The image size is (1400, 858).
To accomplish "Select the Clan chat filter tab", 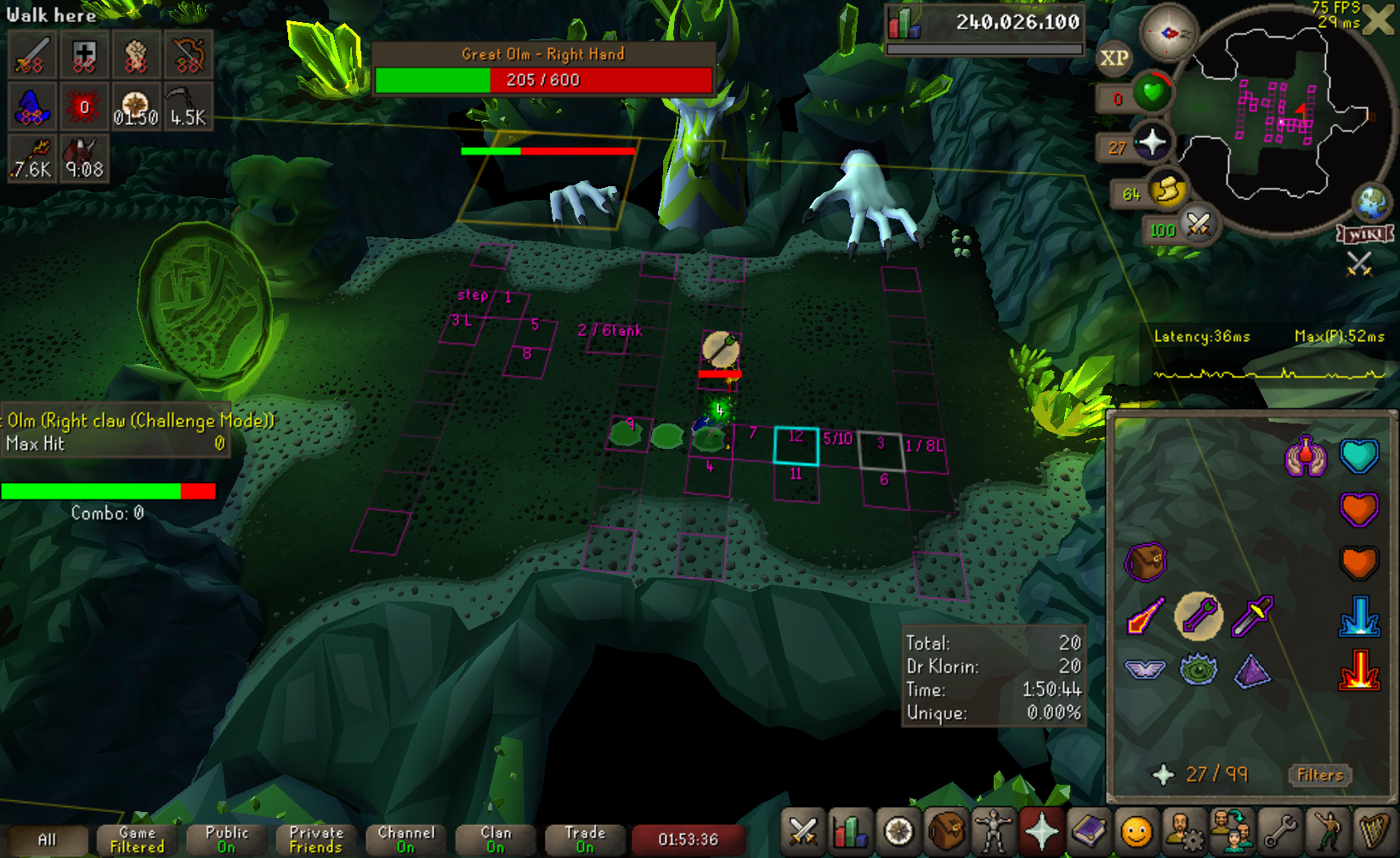I will (x=496, y=839).
